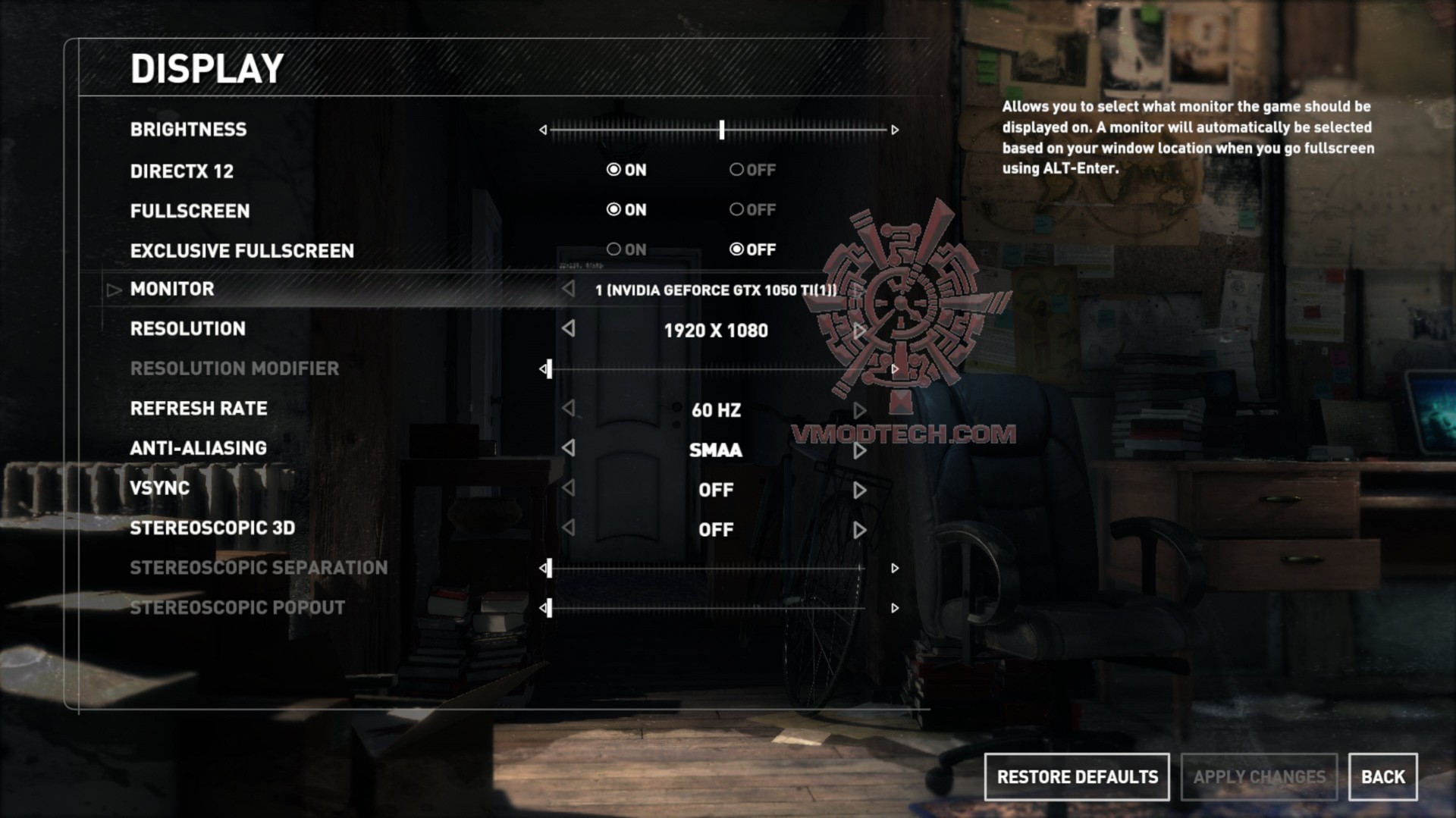1456x818 pixels.
Task: Switch to the next anti-aliasing mode
Action: (859, 450)
